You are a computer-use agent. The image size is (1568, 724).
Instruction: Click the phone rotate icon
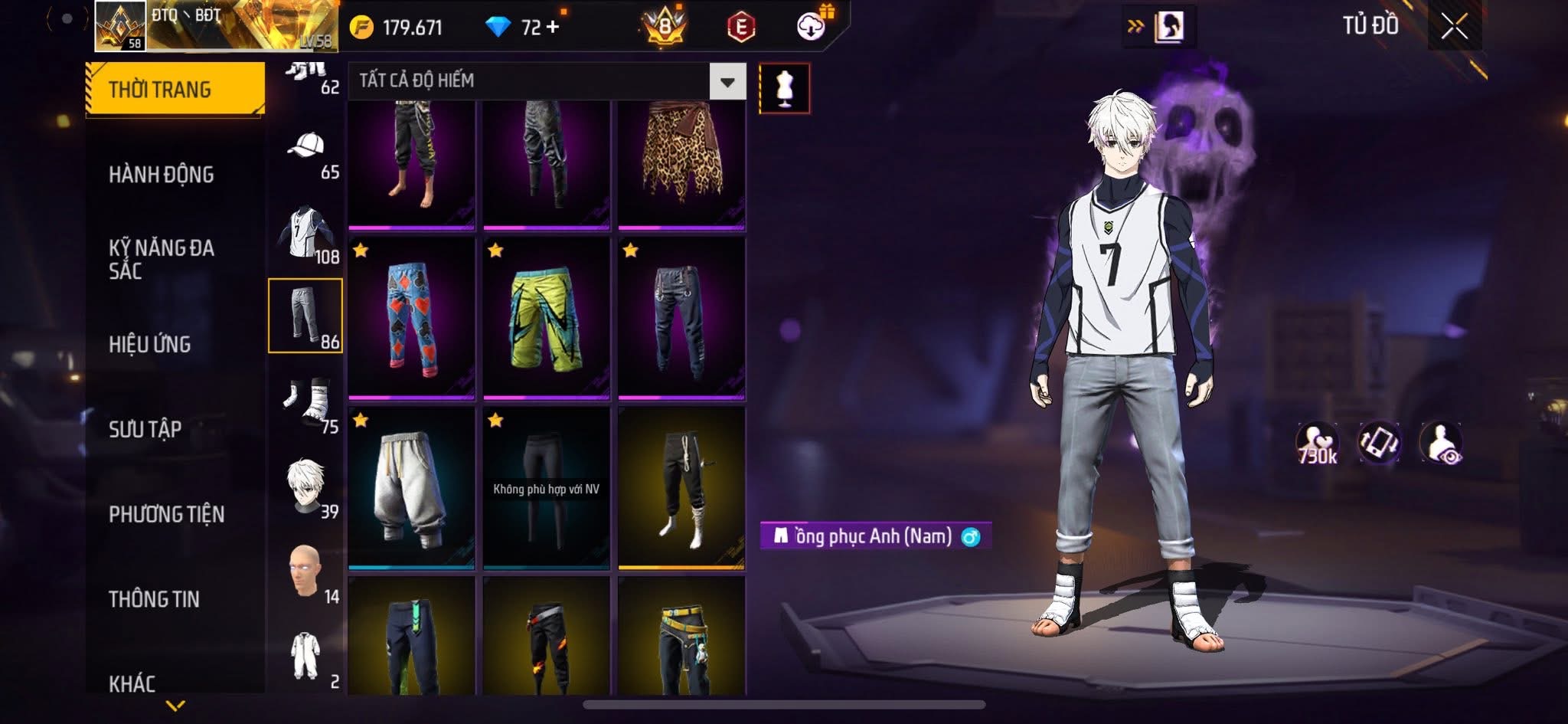1378,443
